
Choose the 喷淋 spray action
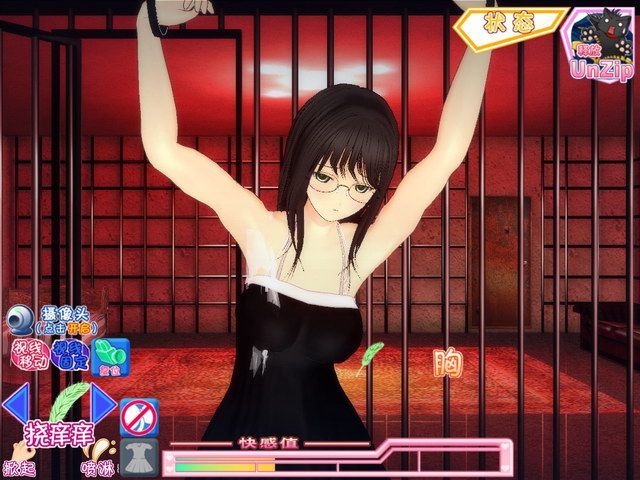[96, 462]
